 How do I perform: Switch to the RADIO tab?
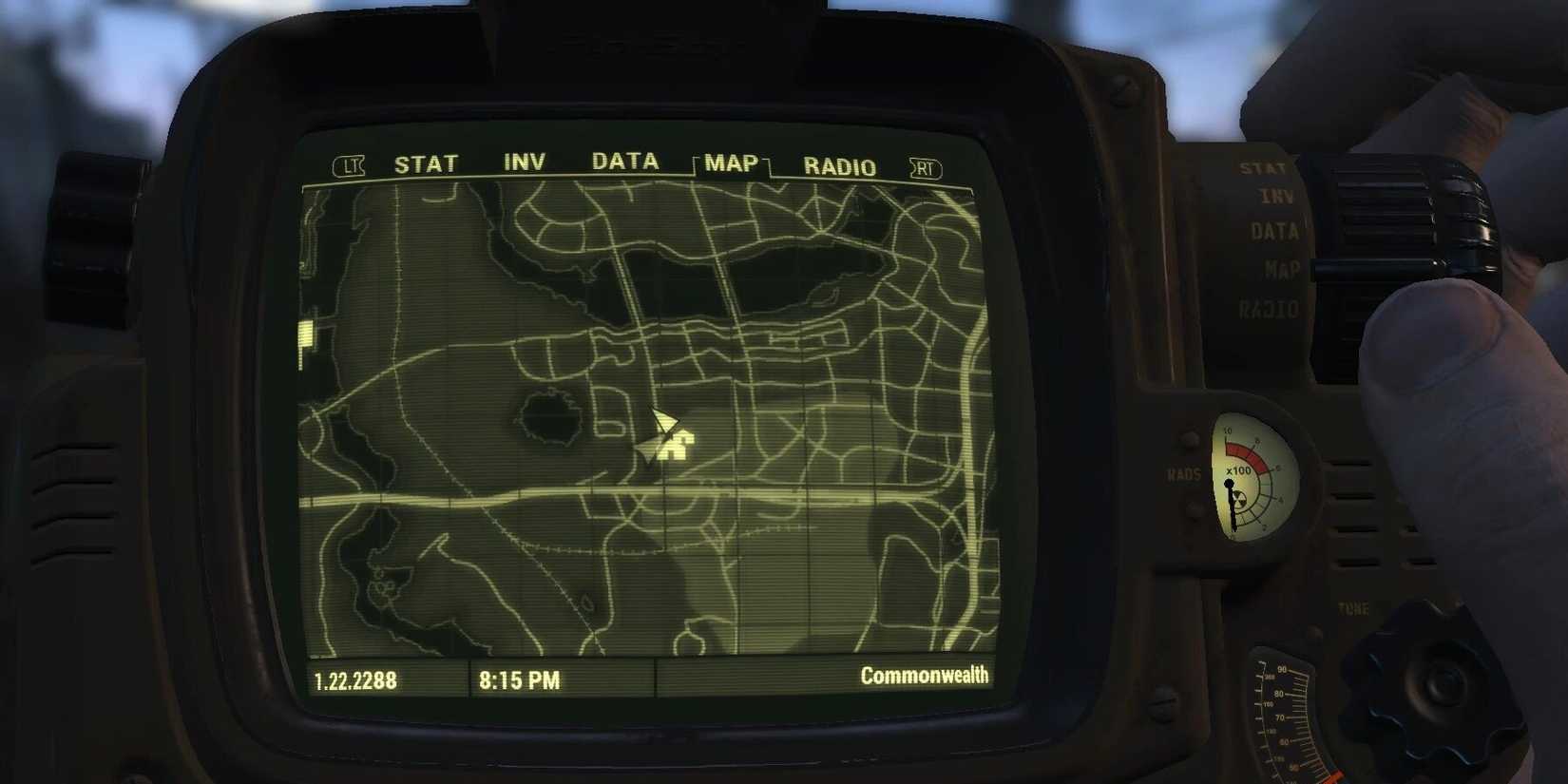pos(840,165)
